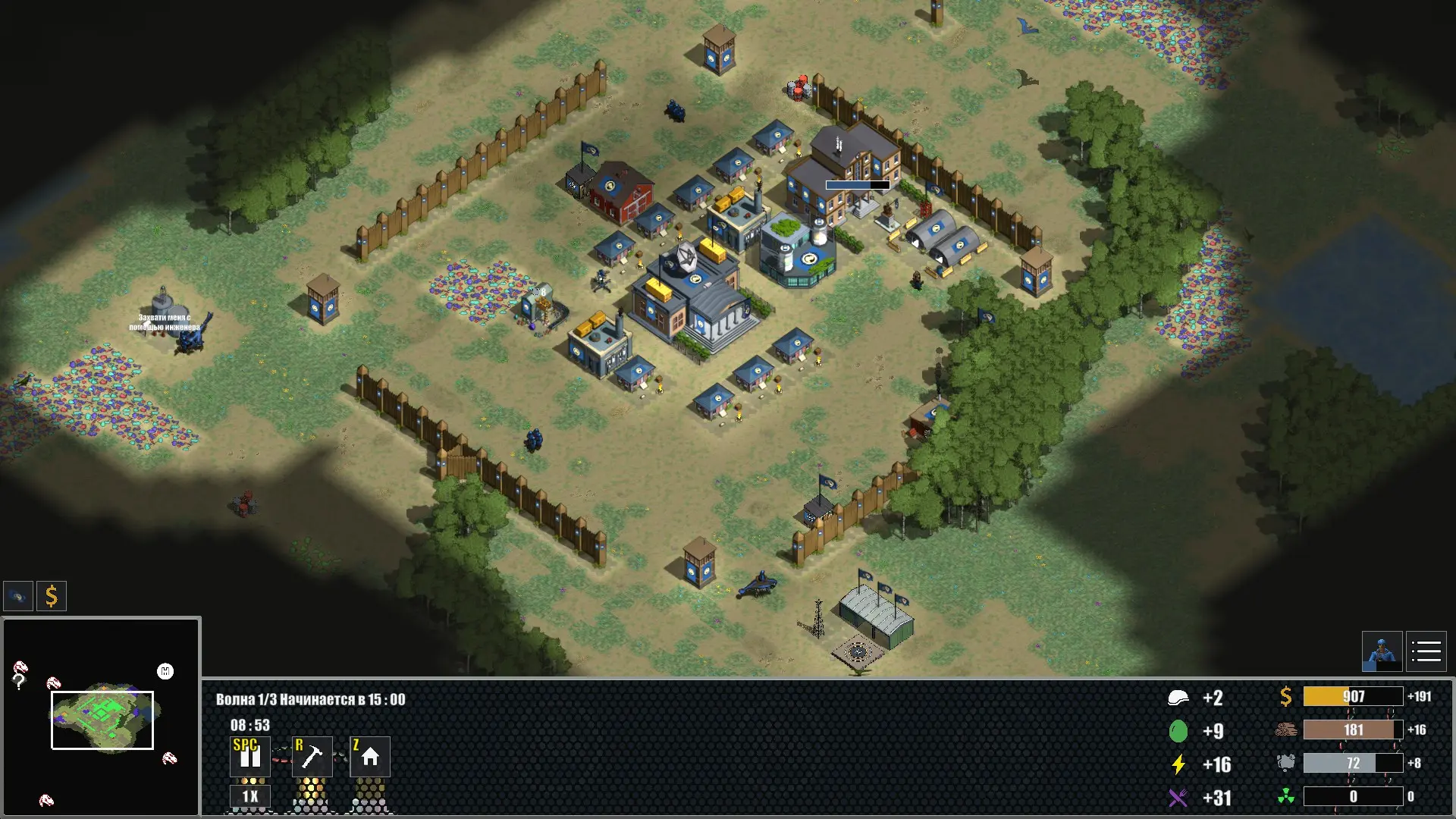Select the blue soldier portrait
The height and width of the screenshot is (819, 1456).
[x=1382, y=651]
